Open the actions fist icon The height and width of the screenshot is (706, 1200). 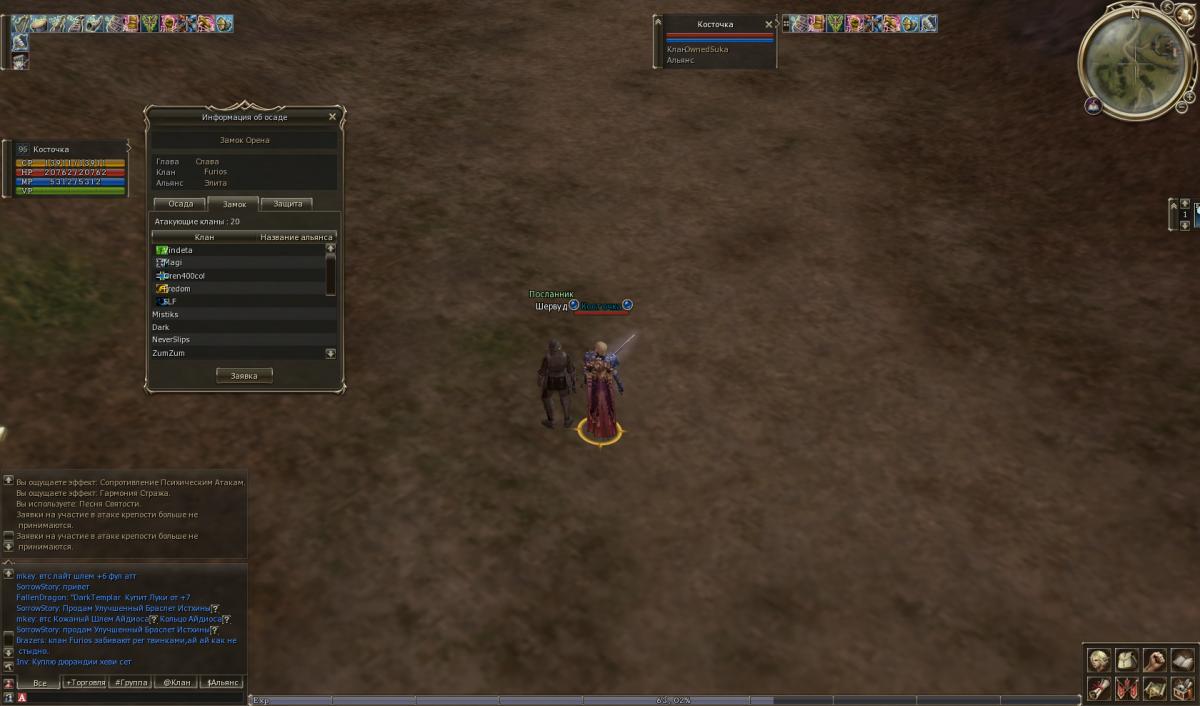point(1154,660)
